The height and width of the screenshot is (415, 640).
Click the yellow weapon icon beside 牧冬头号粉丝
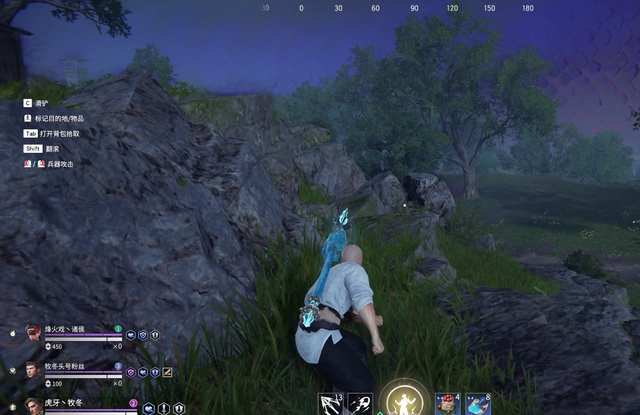168,372
